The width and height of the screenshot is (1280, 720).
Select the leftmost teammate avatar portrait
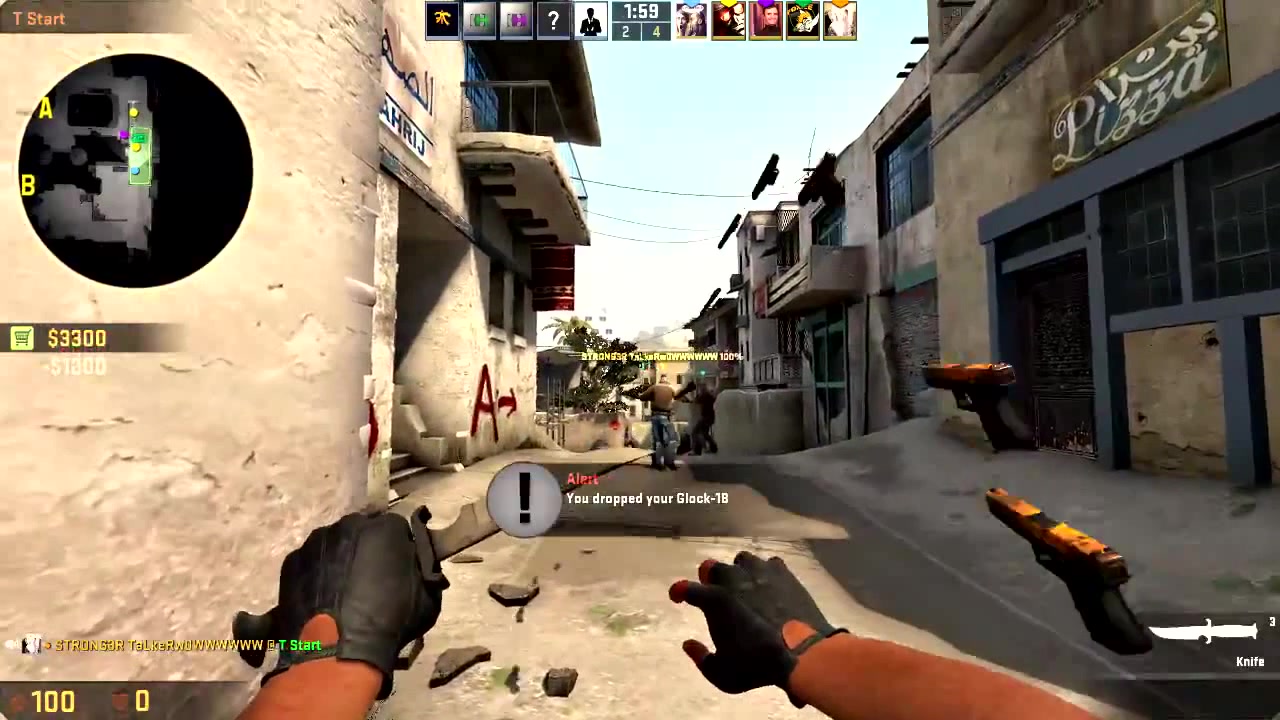click(692, 20)
